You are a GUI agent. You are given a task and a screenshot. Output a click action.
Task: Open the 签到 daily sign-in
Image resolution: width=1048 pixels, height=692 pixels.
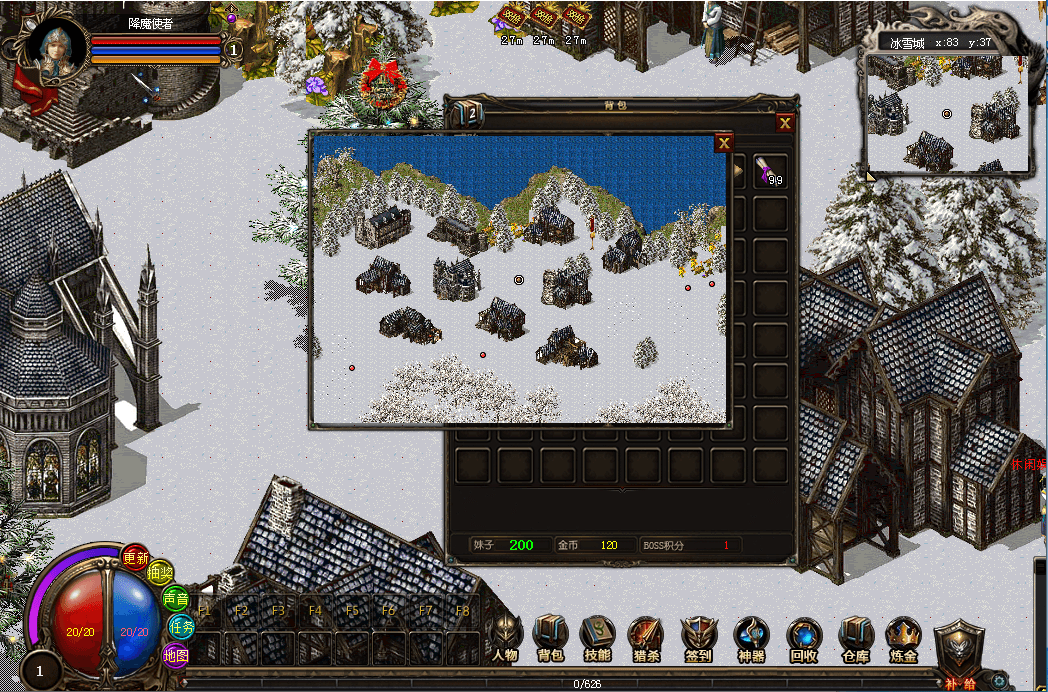(698, 636)
